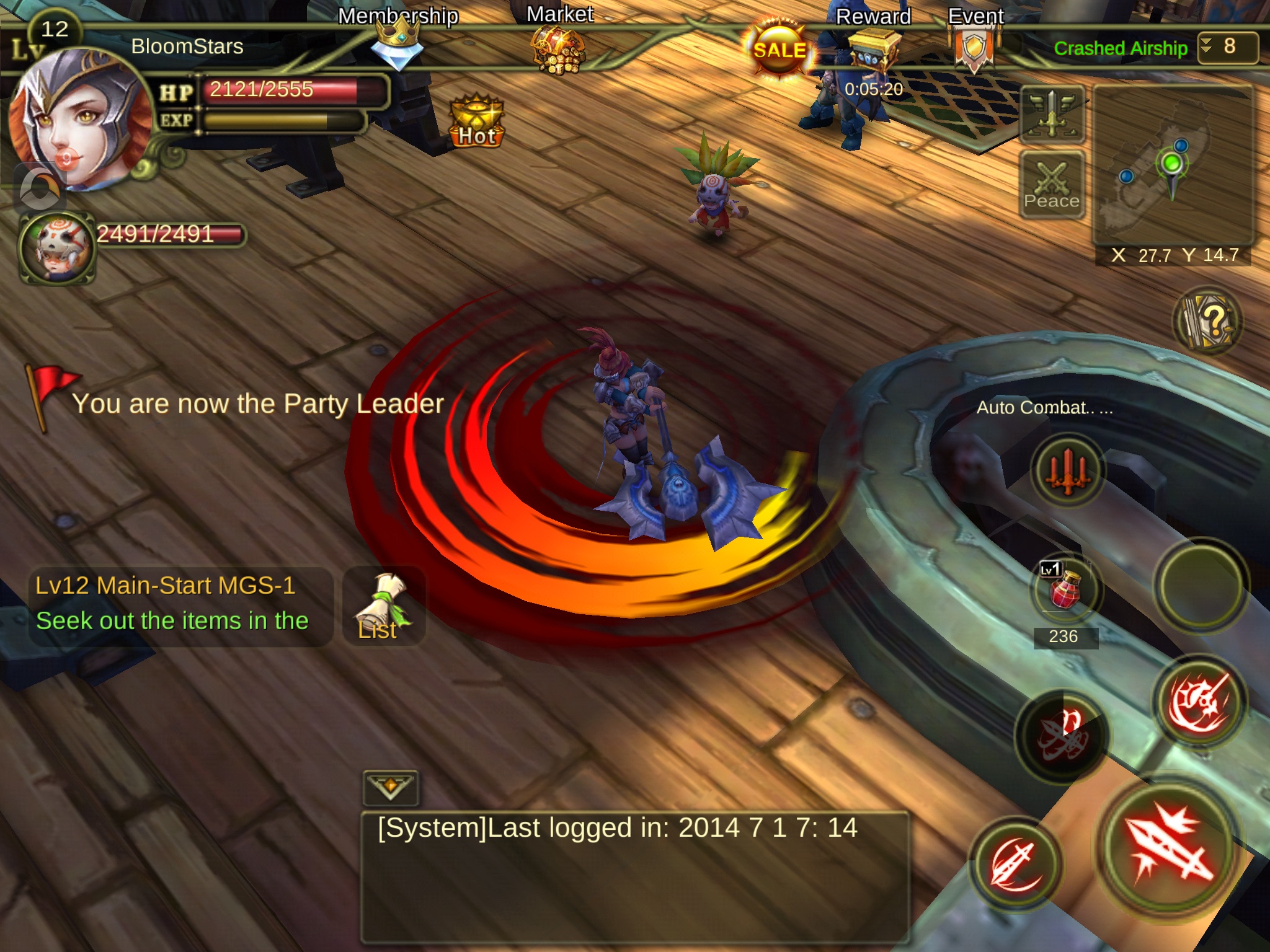Use the Lv1 red health potion
The width and height of the screenshot is (1270, 952).
(x=1065, y=589)
